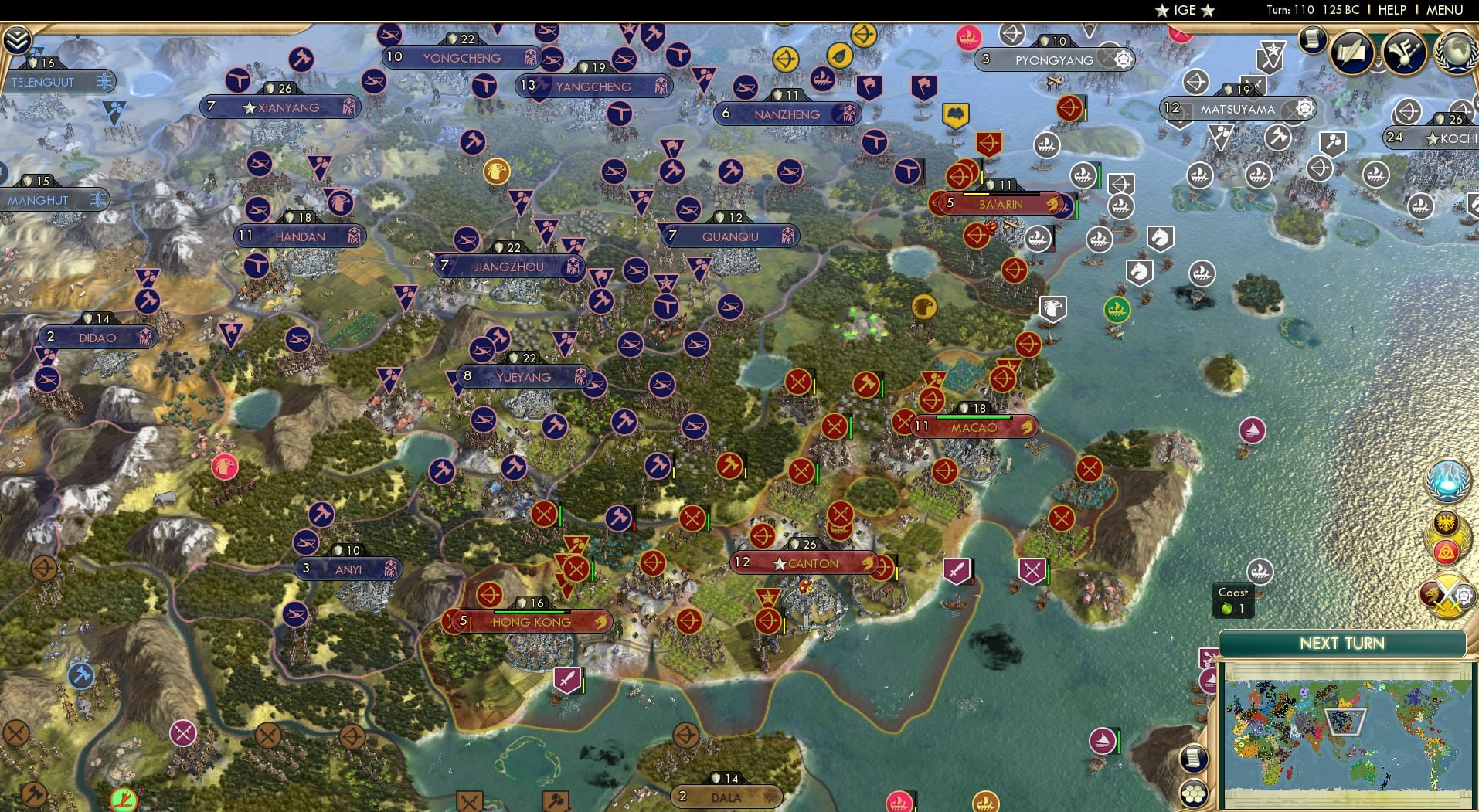Click the culture notification with the music note
This screenshot has height=812, width=1479.
coord(1403,53)
